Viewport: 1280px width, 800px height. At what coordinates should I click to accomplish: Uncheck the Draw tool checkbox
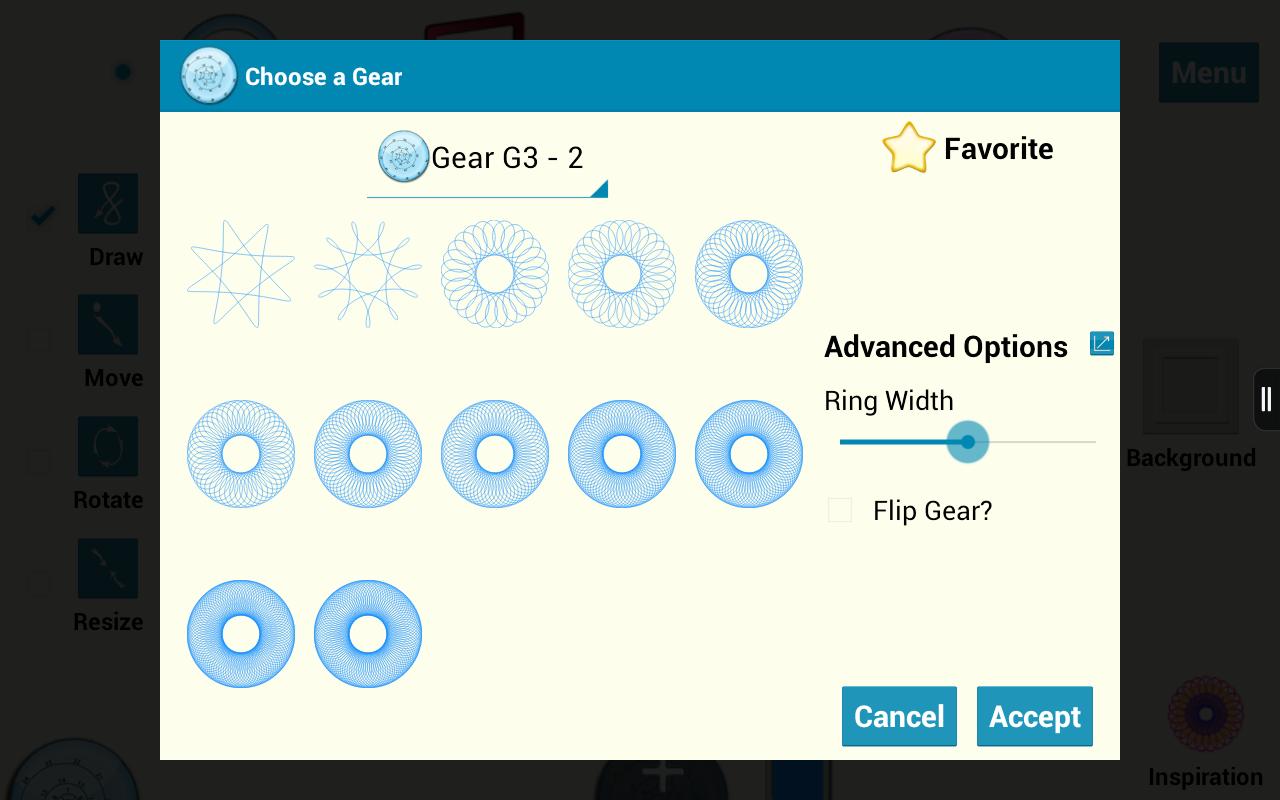pyautogui.click(x=40, y=214)
